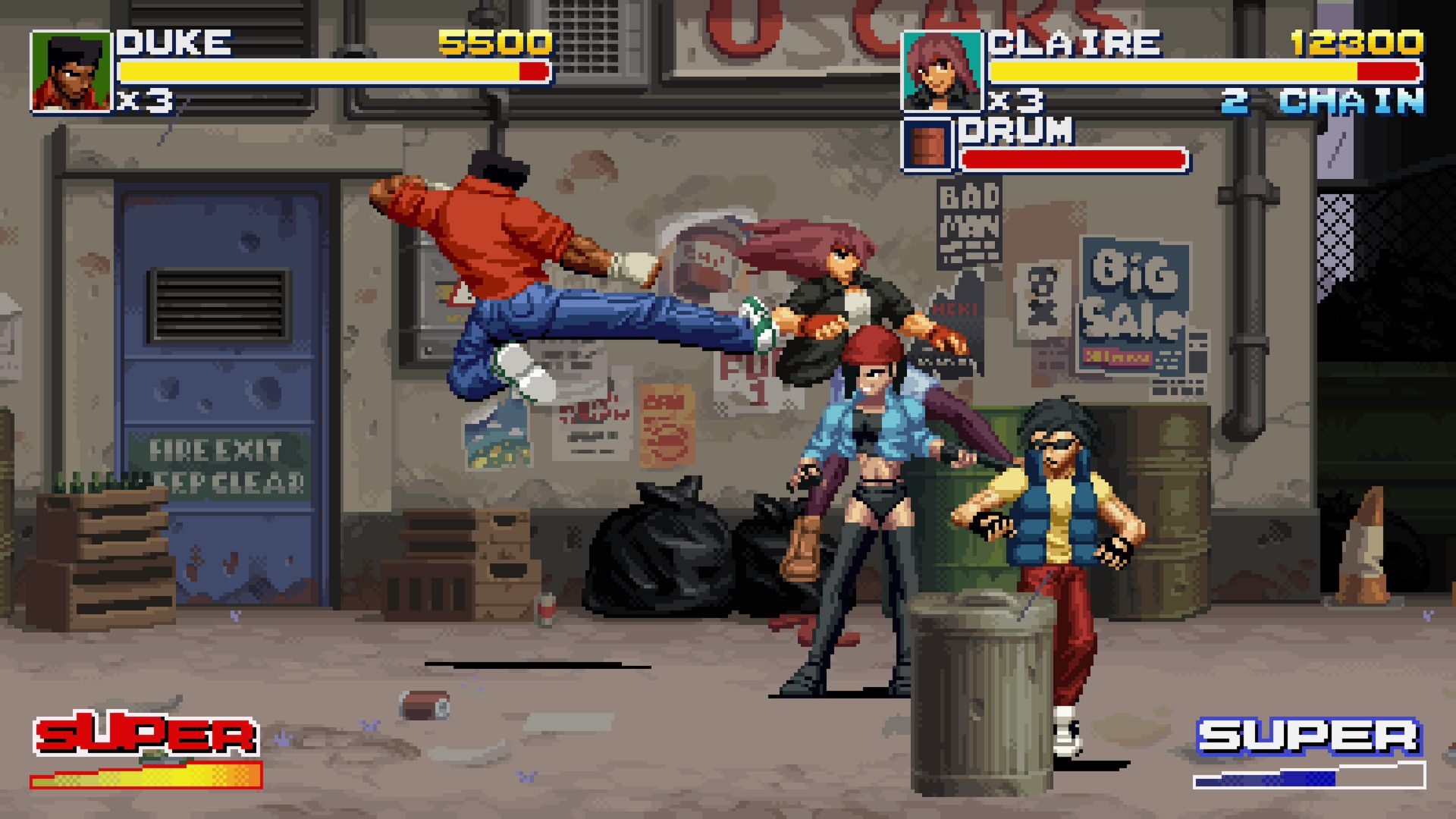Viewport: 1456px width, 819px height.
Task: Click Duke's character portrait
Action: (71, 72)
